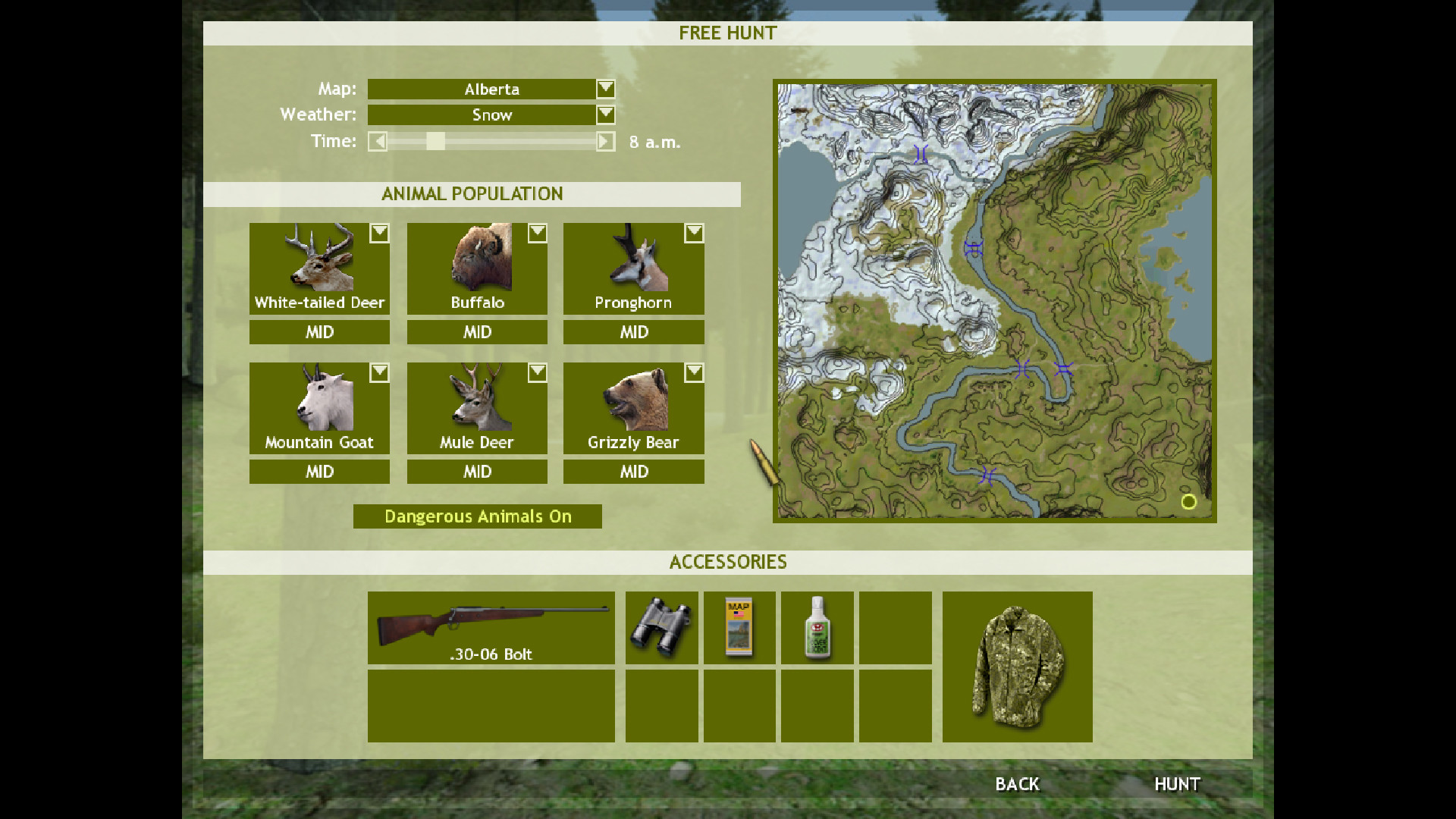The width and height of the screenshot is (1456, 819).
Task: Toggle the Buffalo checkbox
Action: (x=537, y=234)
